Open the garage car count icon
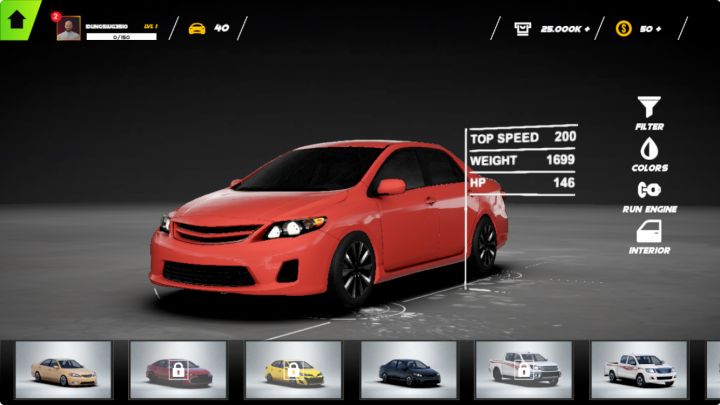 click(197, 28)
